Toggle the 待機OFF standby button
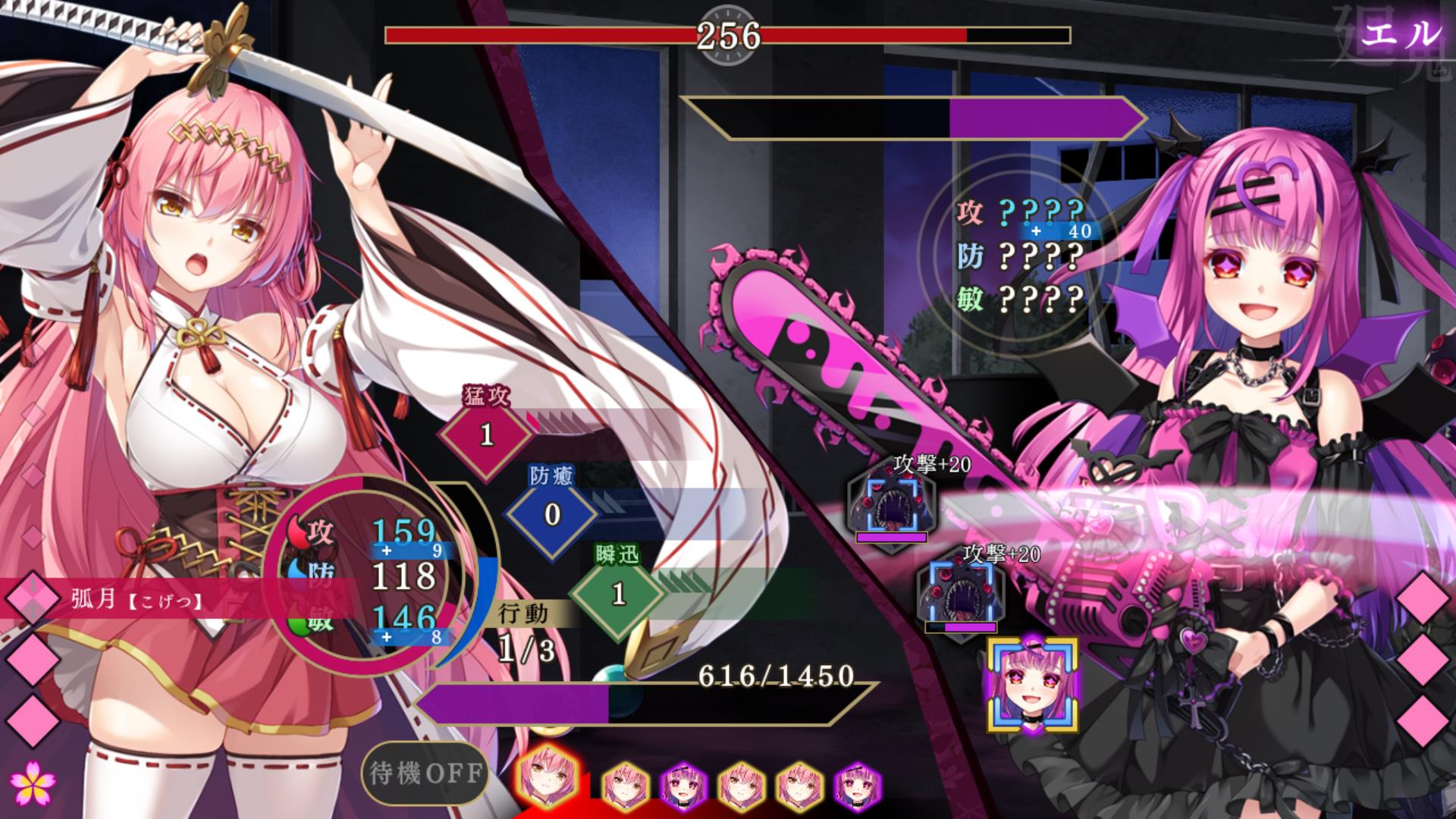The height and width of the screenshot is (819, 1456). (425, 773)
